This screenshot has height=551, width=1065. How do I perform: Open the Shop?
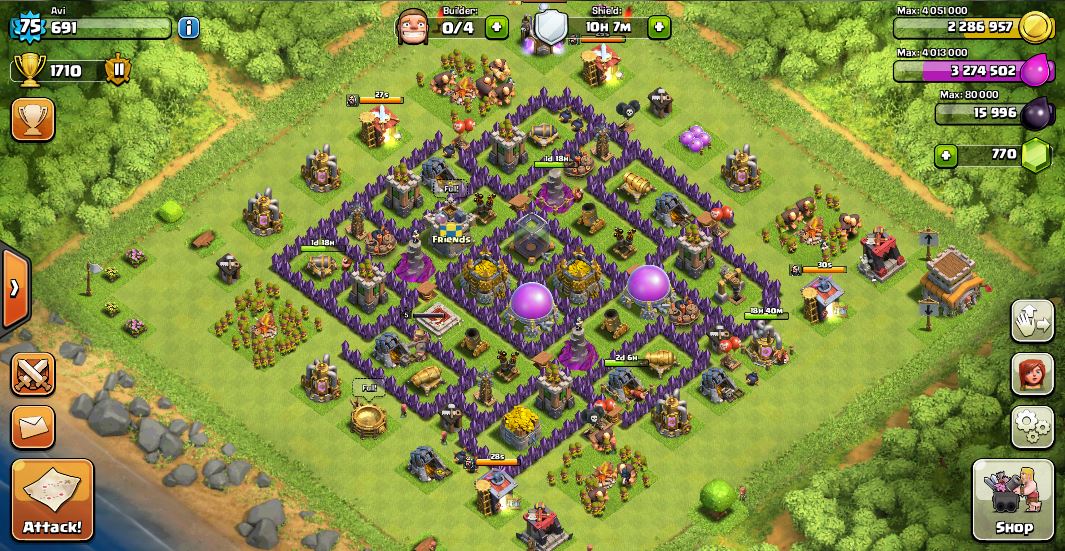(x=1013, y=499)
